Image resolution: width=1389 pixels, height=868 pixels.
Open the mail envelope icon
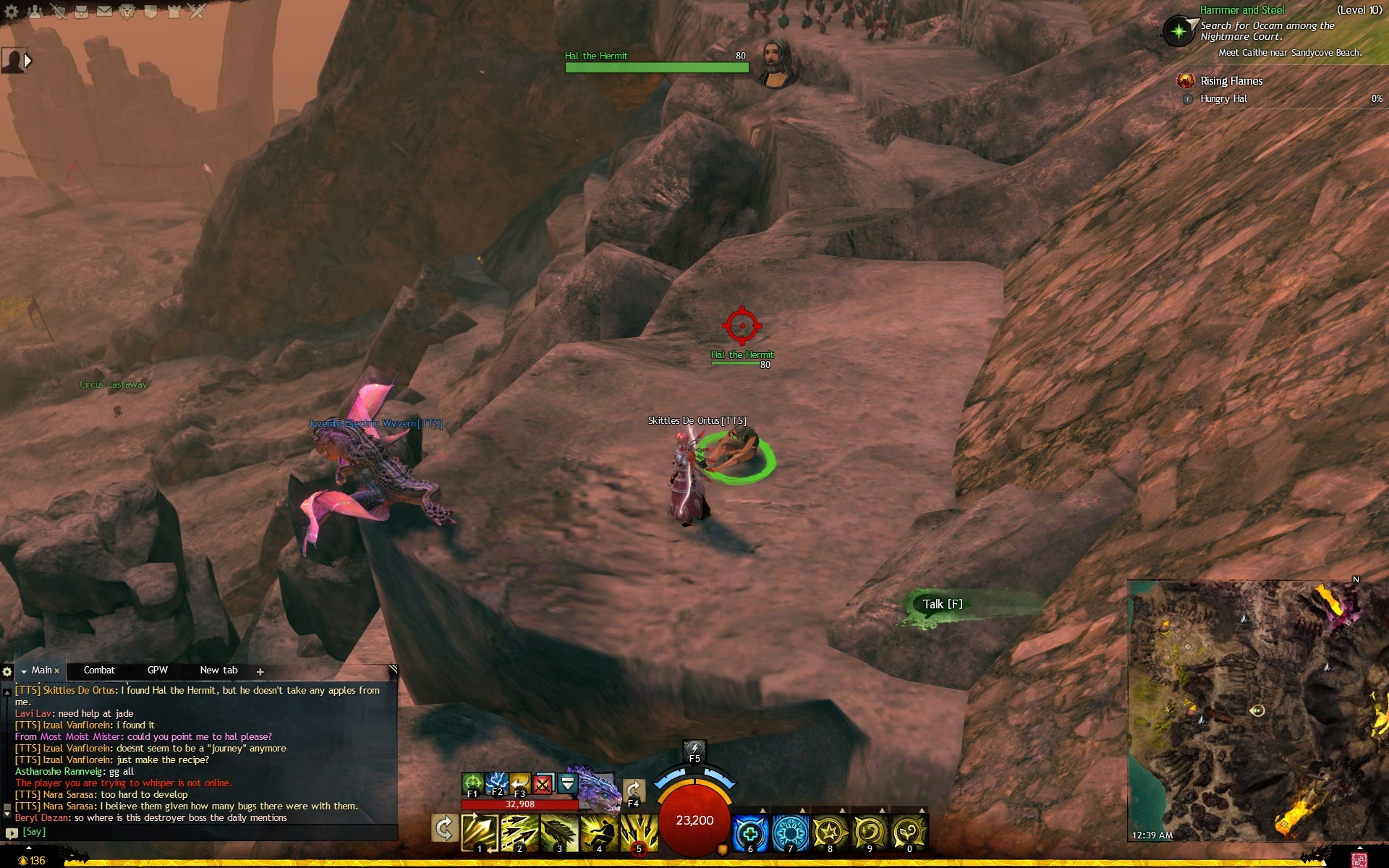coord(104,12)
